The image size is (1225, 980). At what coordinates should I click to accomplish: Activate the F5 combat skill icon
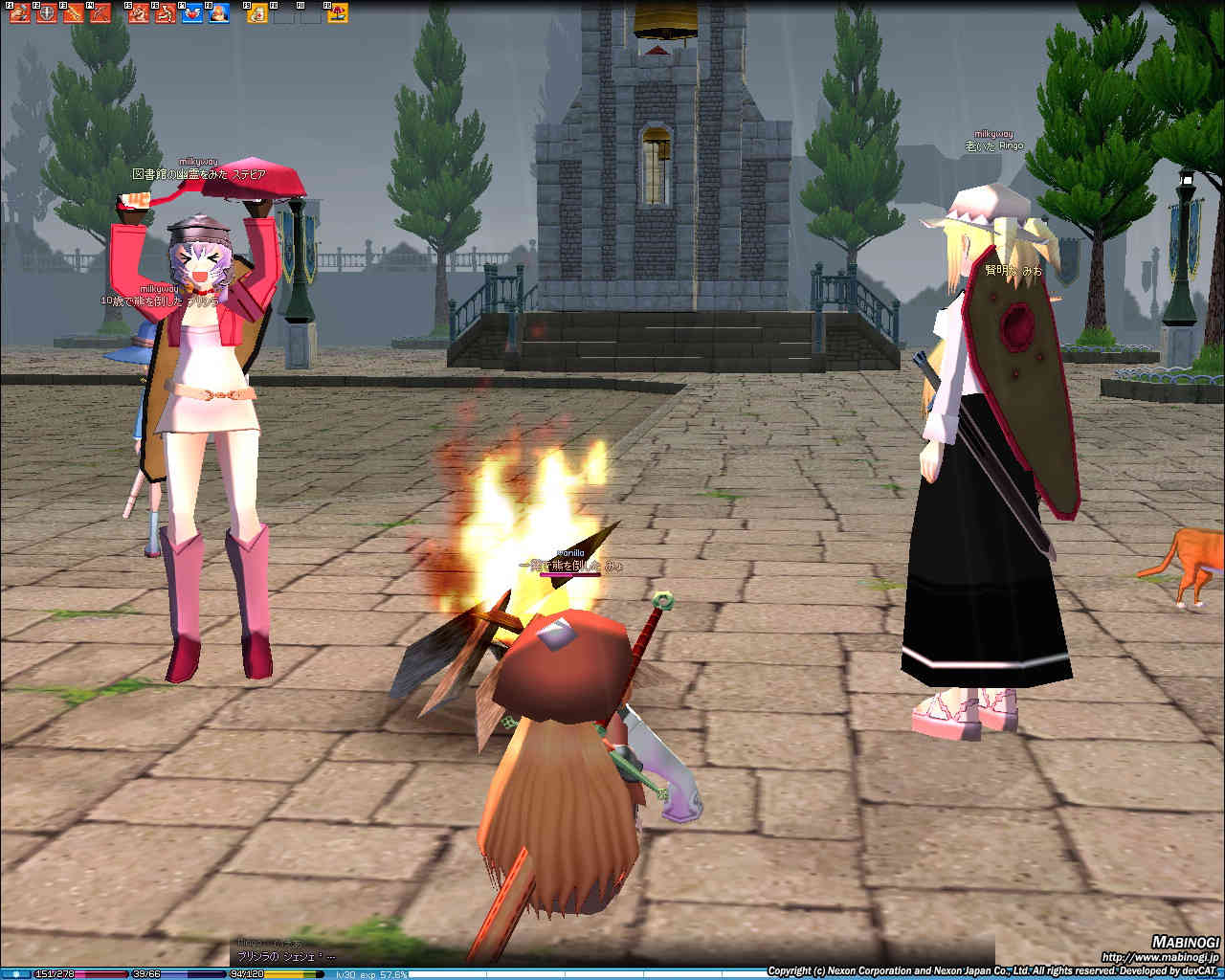tap(140, 13)
